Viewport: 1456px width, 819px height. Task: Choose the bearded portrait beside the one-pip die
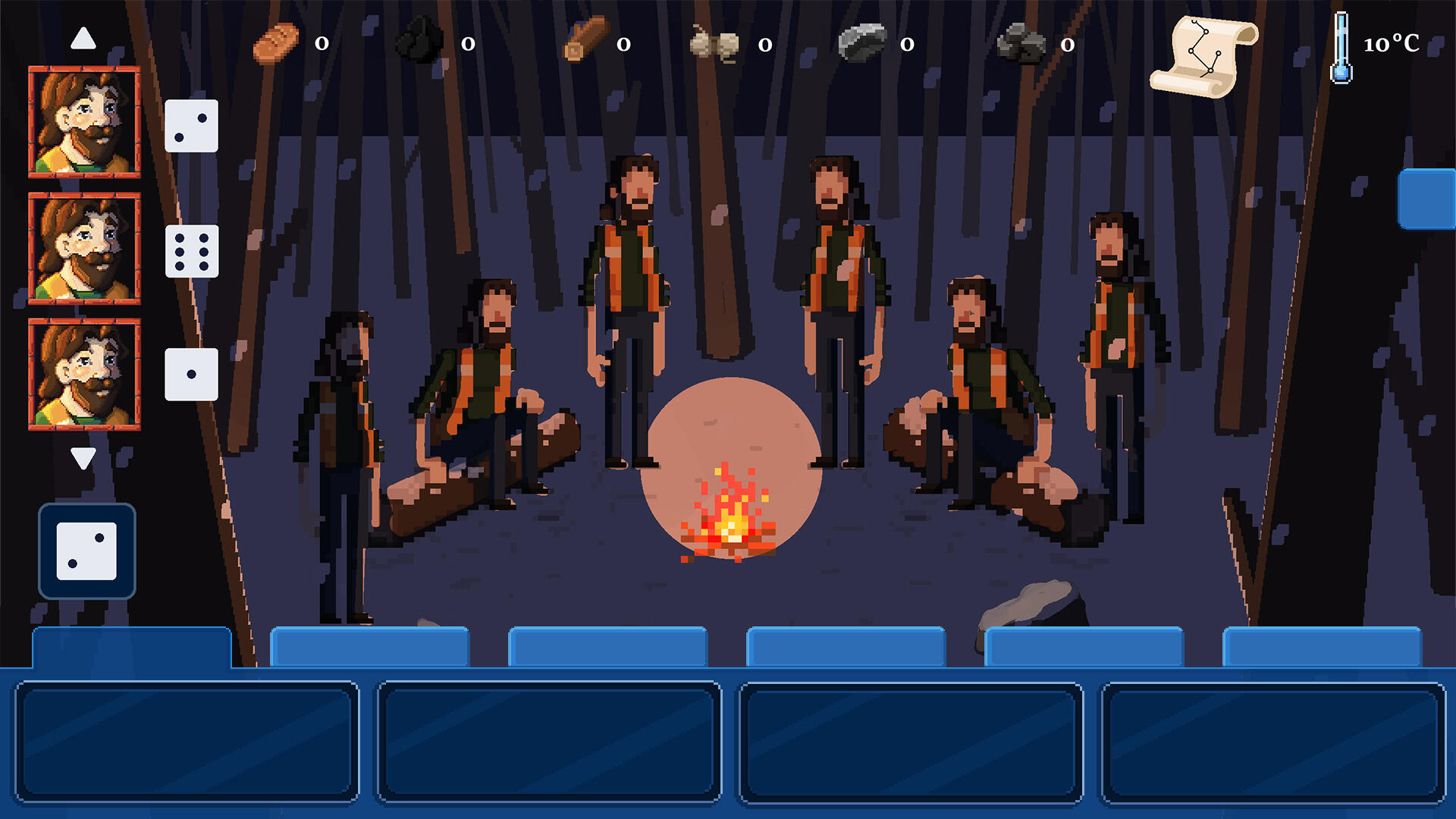[x=84, y=375]
